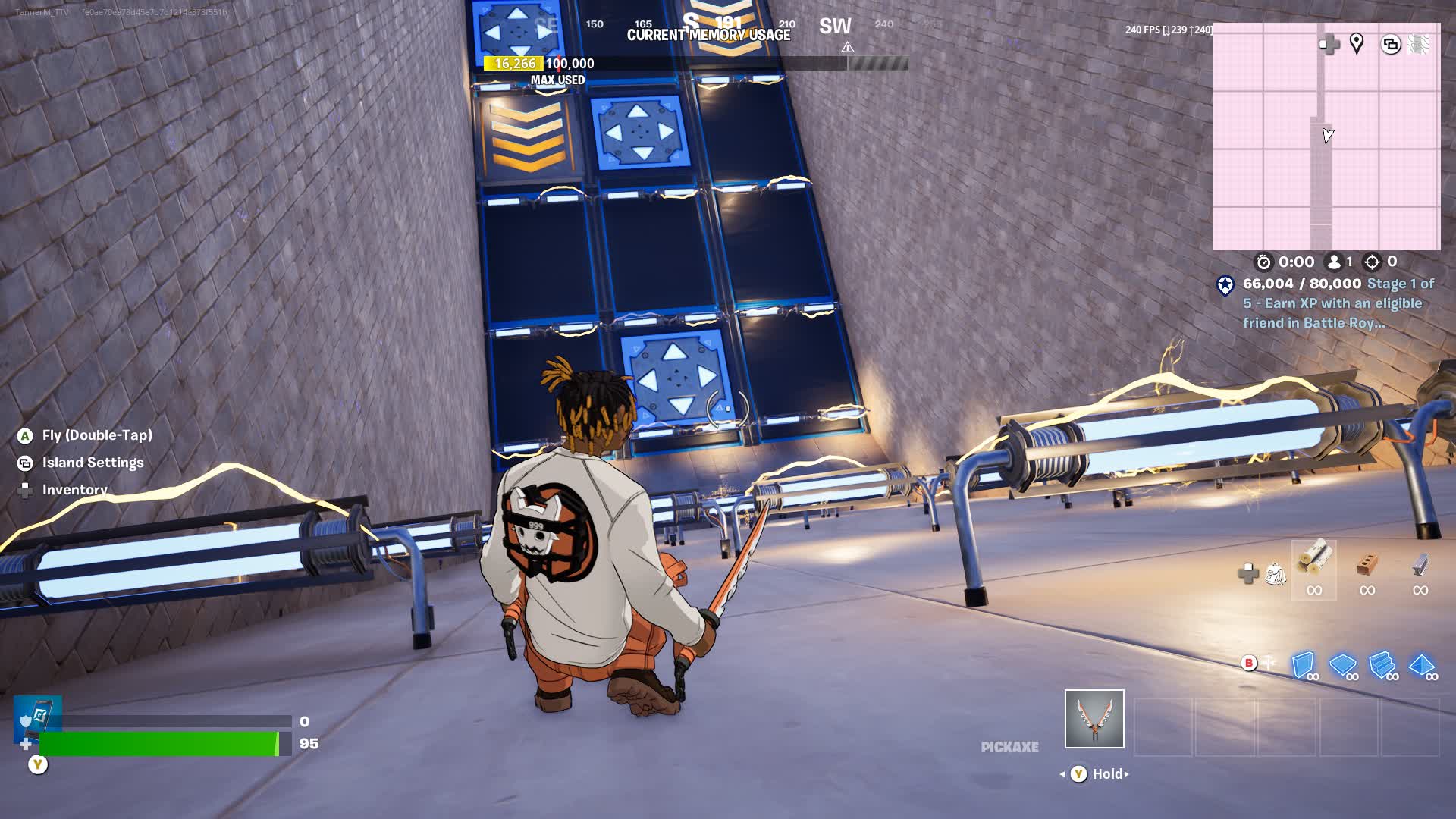This screenshot has height=819, width=1456.
Task: Click the player count icon
Action: (1335, 262)
